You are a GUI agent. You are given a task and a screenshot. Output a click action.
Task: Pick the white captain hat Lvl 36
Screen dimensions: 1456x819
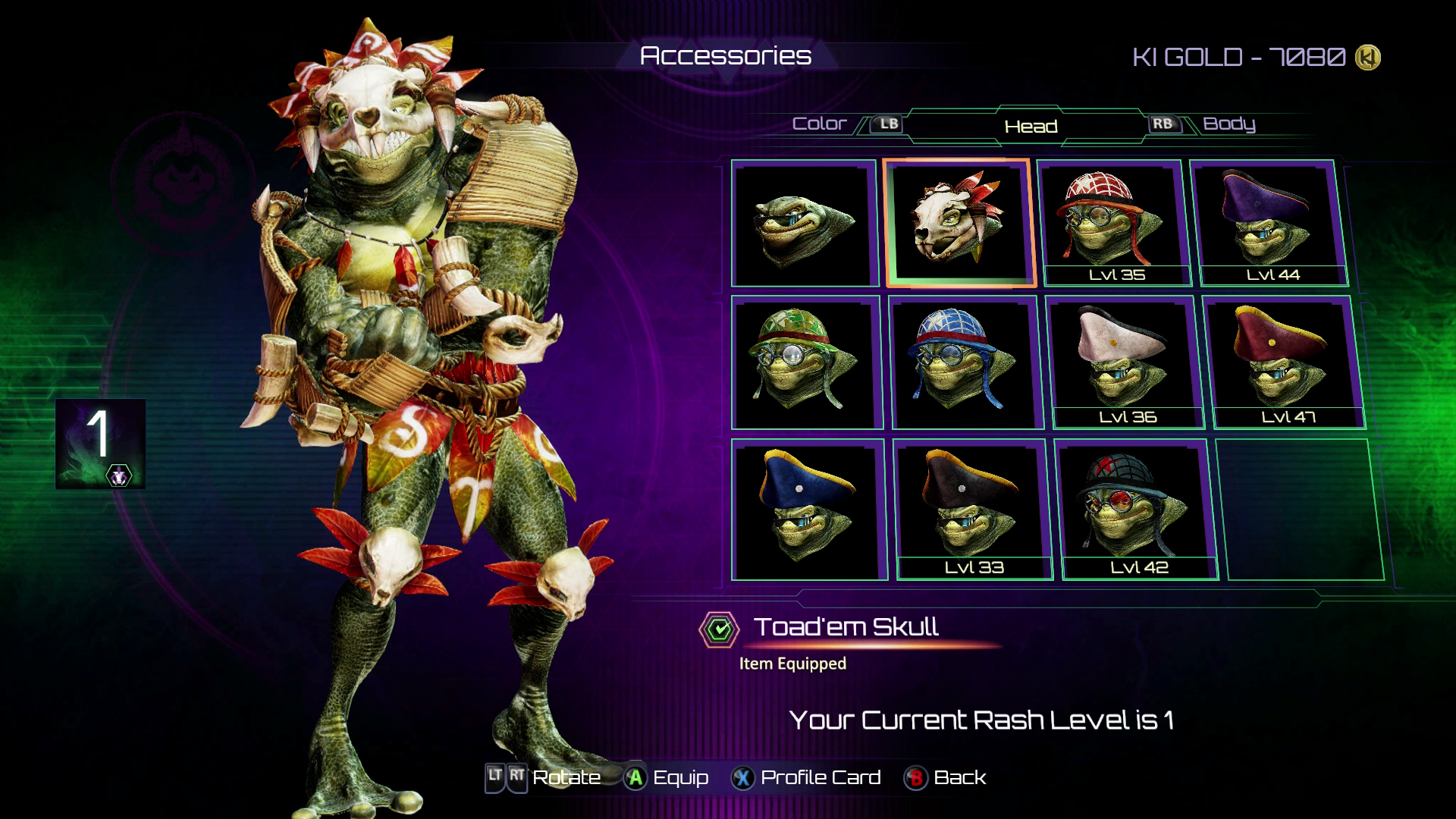point(1125,363)
